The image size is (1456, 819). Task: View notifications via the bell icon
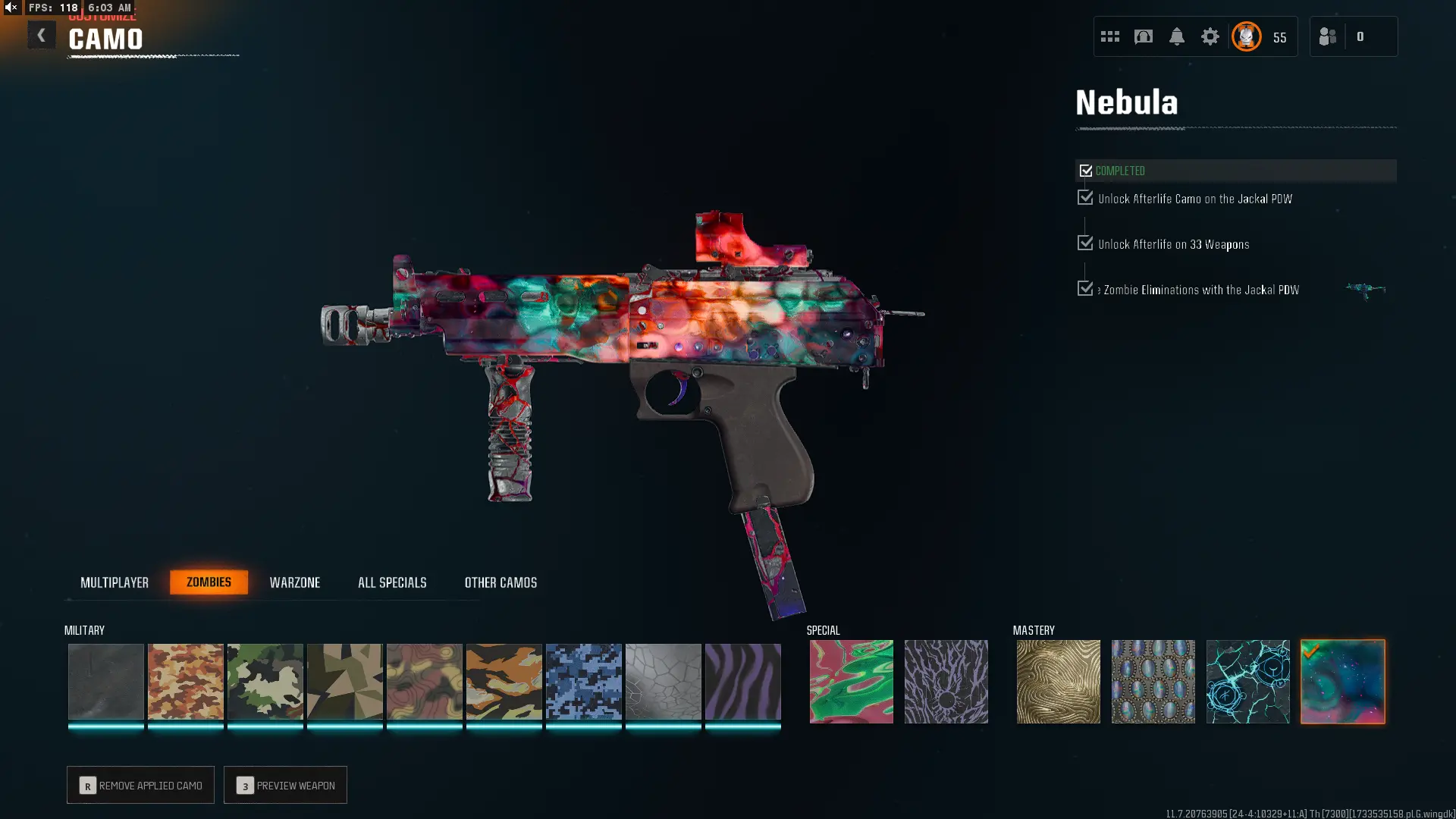coord(1176,36)
